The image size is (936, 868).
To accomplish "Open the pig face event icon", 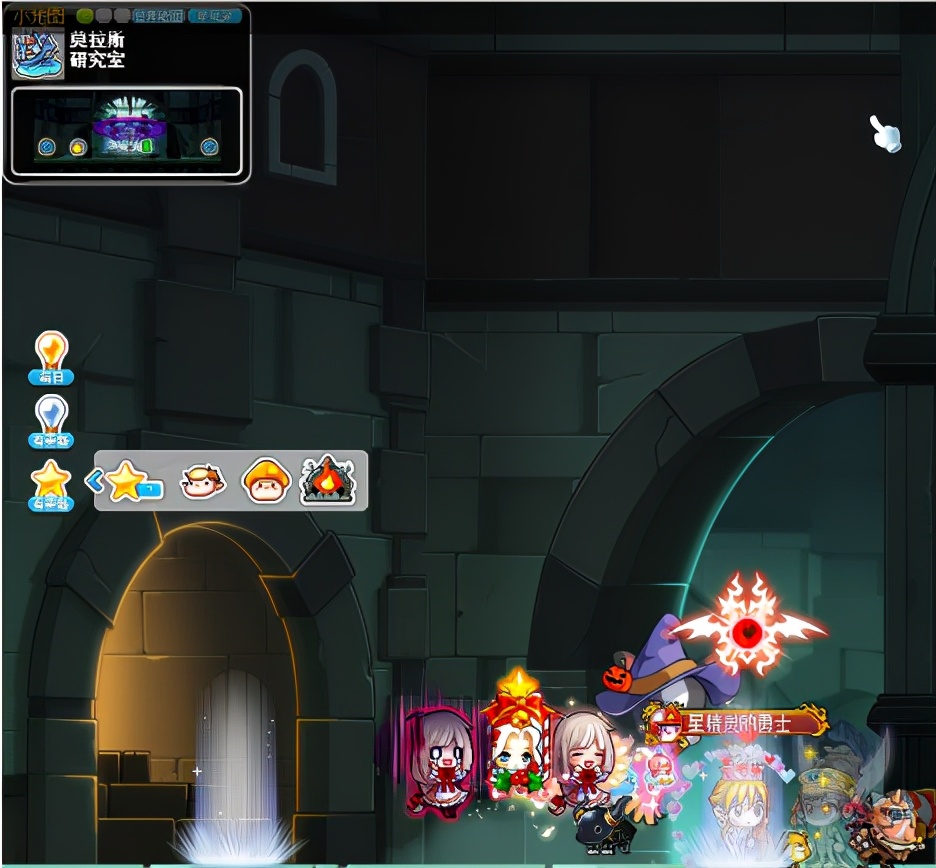I will coord(202,482).
